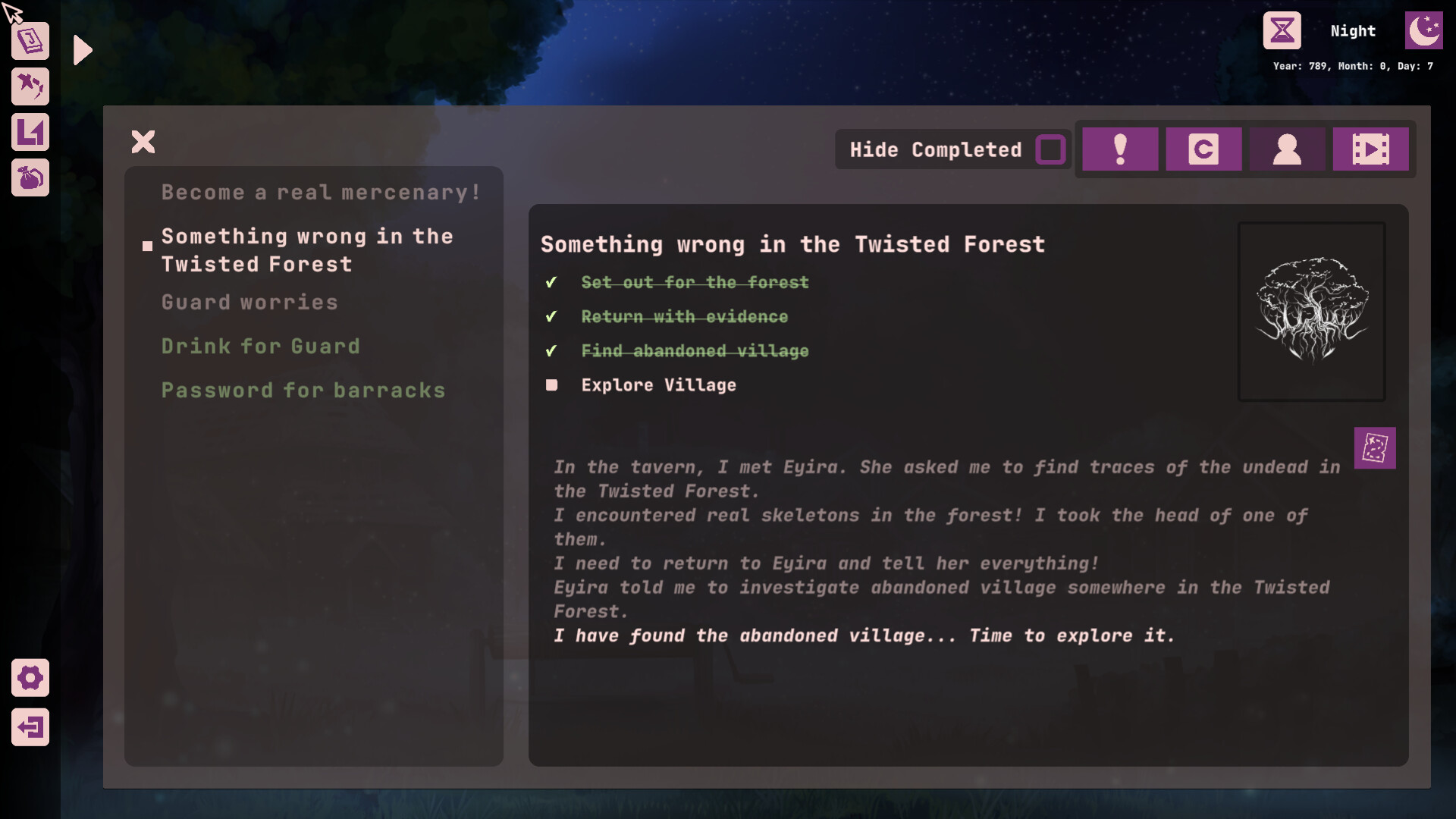Select the Guard worries quest
The width and height of the screenshot is (1456, 819).
(249, 302)
